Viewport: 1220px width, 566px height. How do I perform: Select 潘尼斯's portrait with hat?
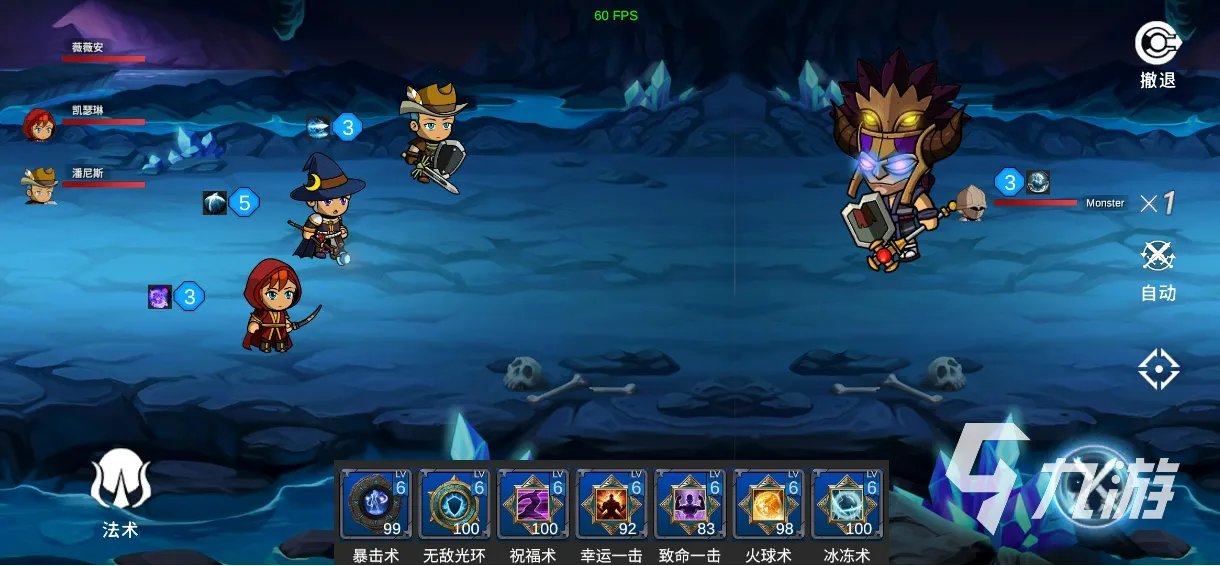coord(39,185)
